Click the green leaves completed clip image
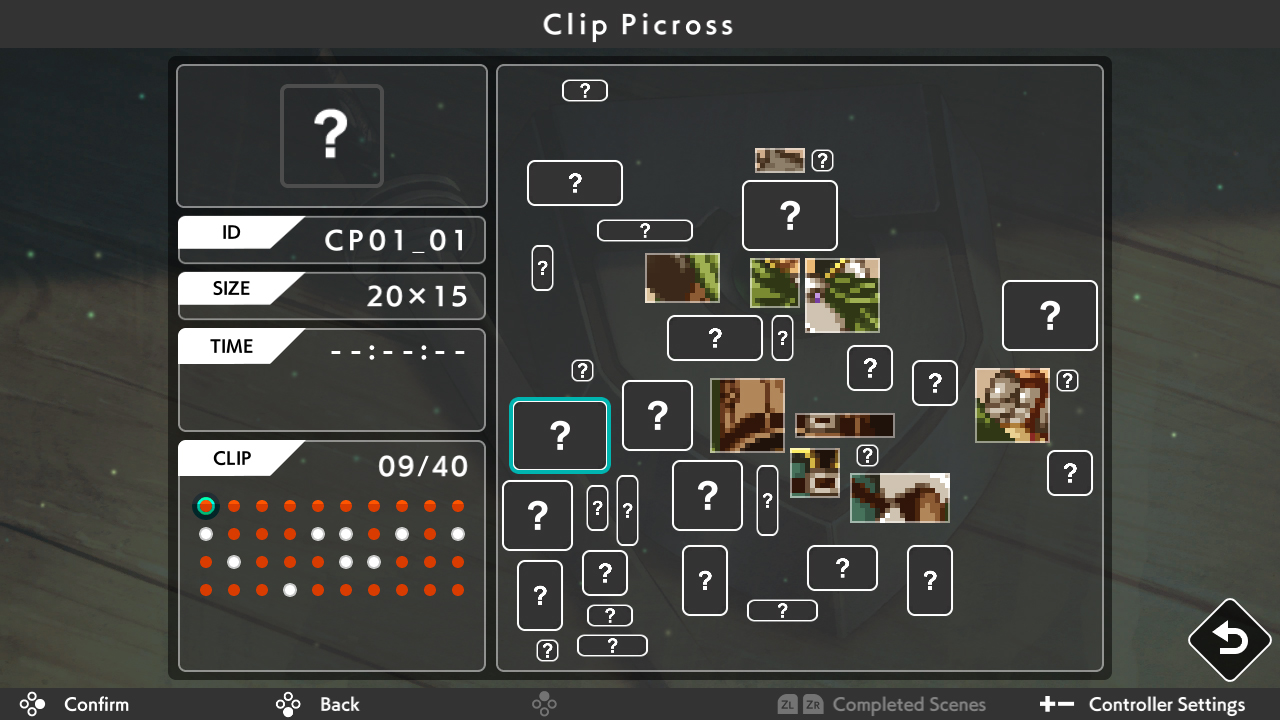 (775, 284)
